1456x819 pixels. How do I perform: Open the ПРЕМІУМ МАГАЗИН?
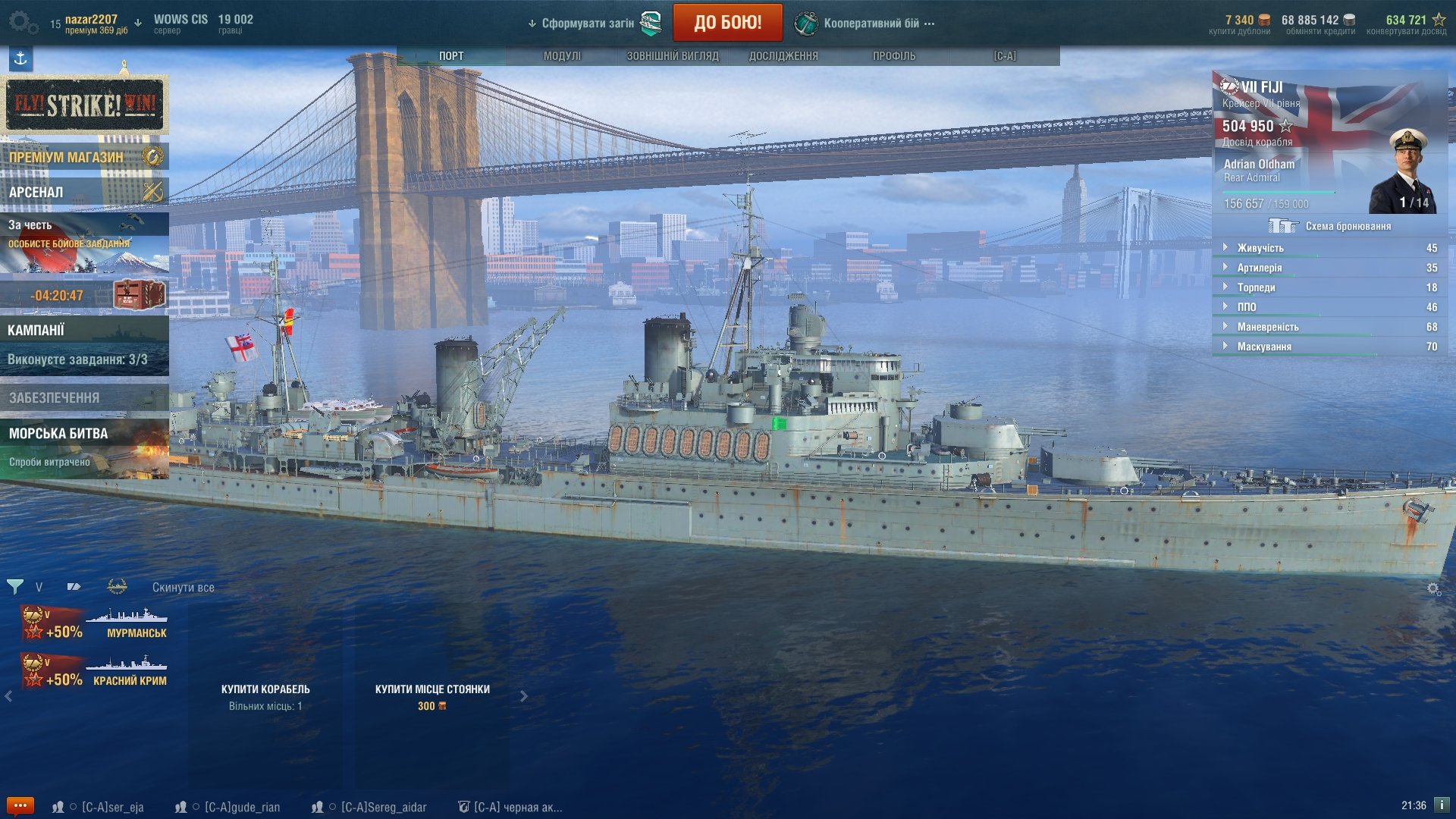coord(84,157)
